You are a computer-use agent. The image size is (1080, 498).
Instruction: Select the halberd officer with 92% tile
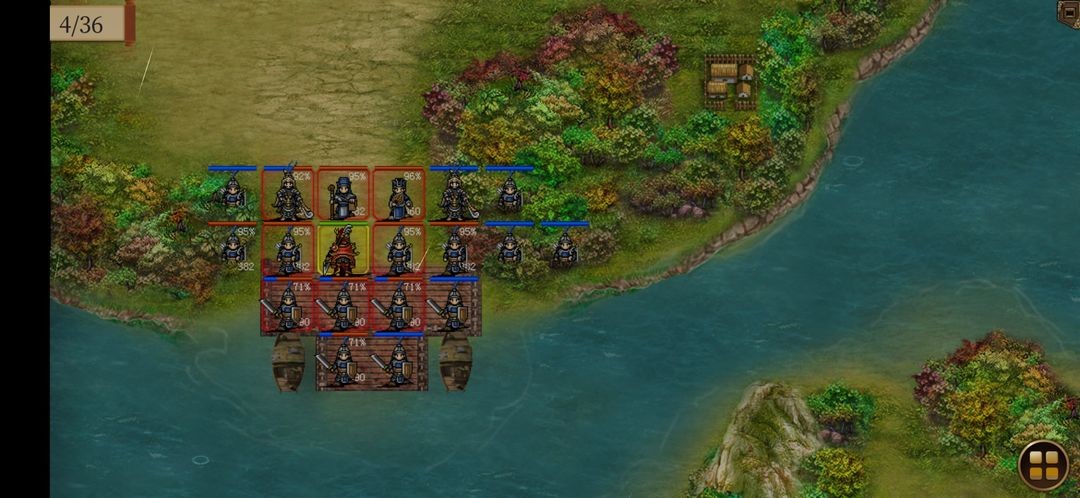click(288, 195)
